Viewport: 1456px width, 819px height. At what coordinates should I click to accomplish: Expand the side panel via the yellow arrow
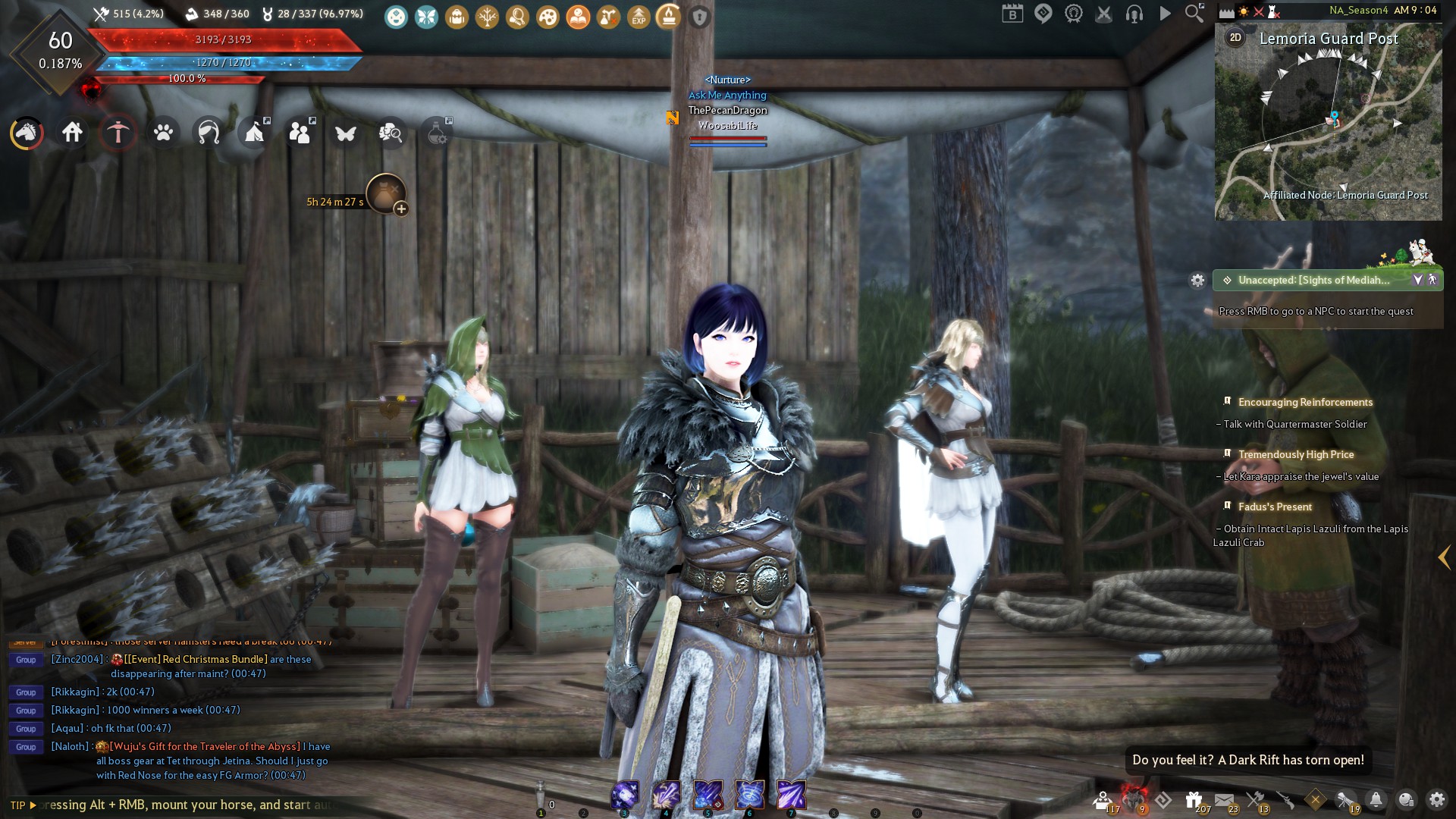[x=1444, y=557]
